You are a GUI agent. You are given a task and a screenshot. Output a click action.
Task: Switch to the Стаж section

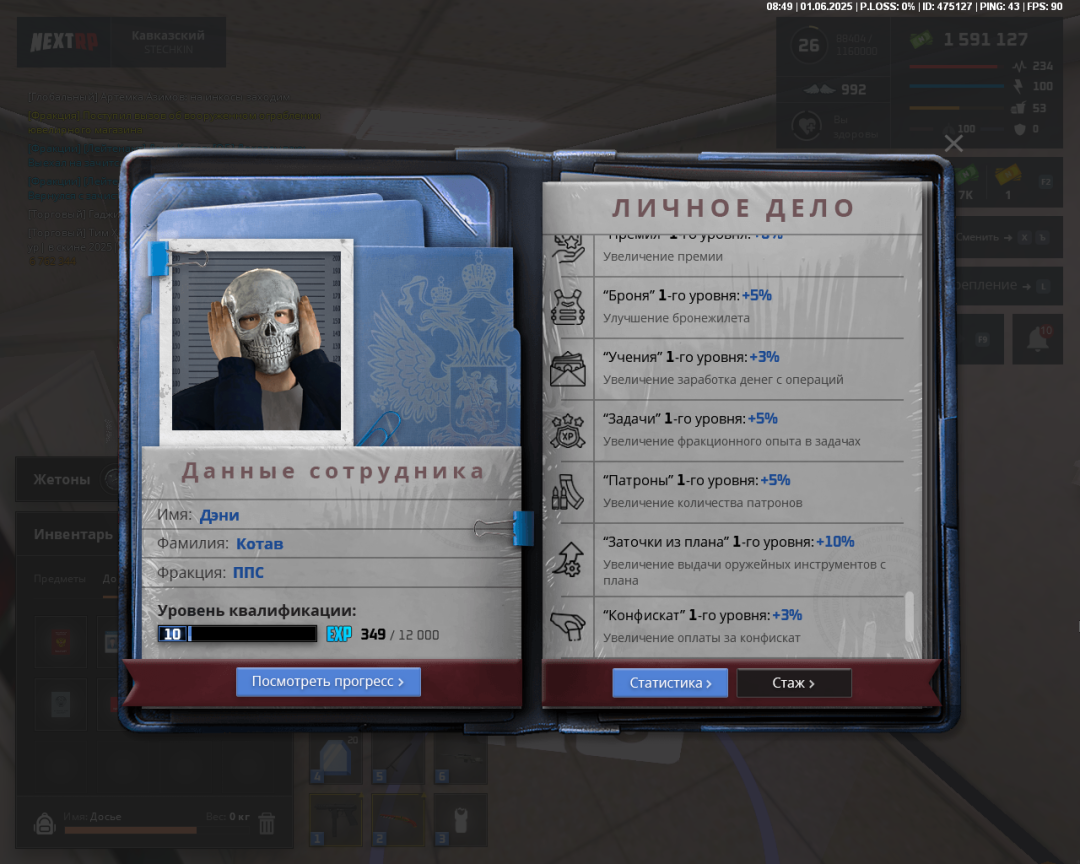[794, 683]
